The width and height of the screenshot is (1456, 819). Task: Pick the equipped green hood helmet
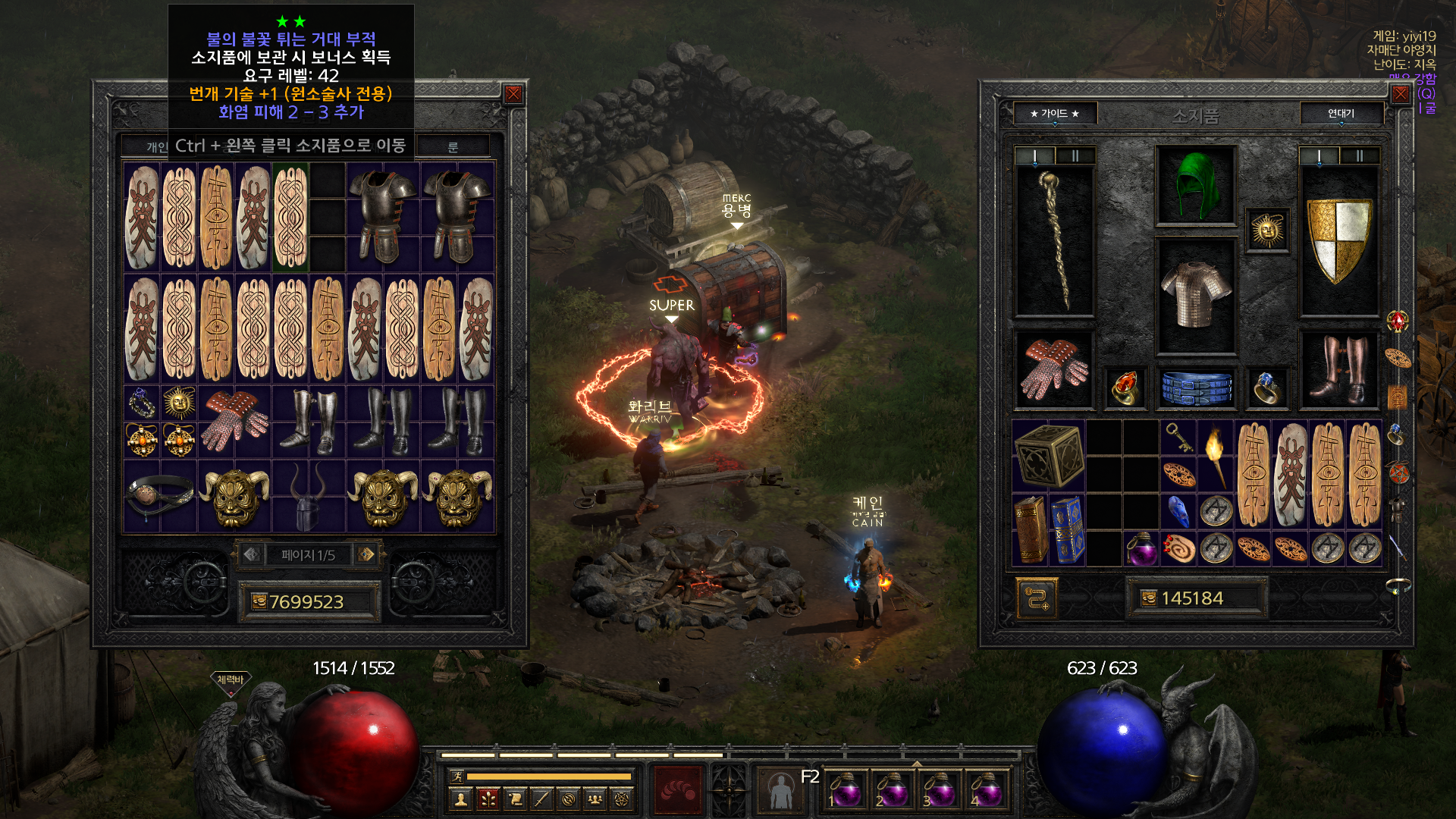[1196, 184]
